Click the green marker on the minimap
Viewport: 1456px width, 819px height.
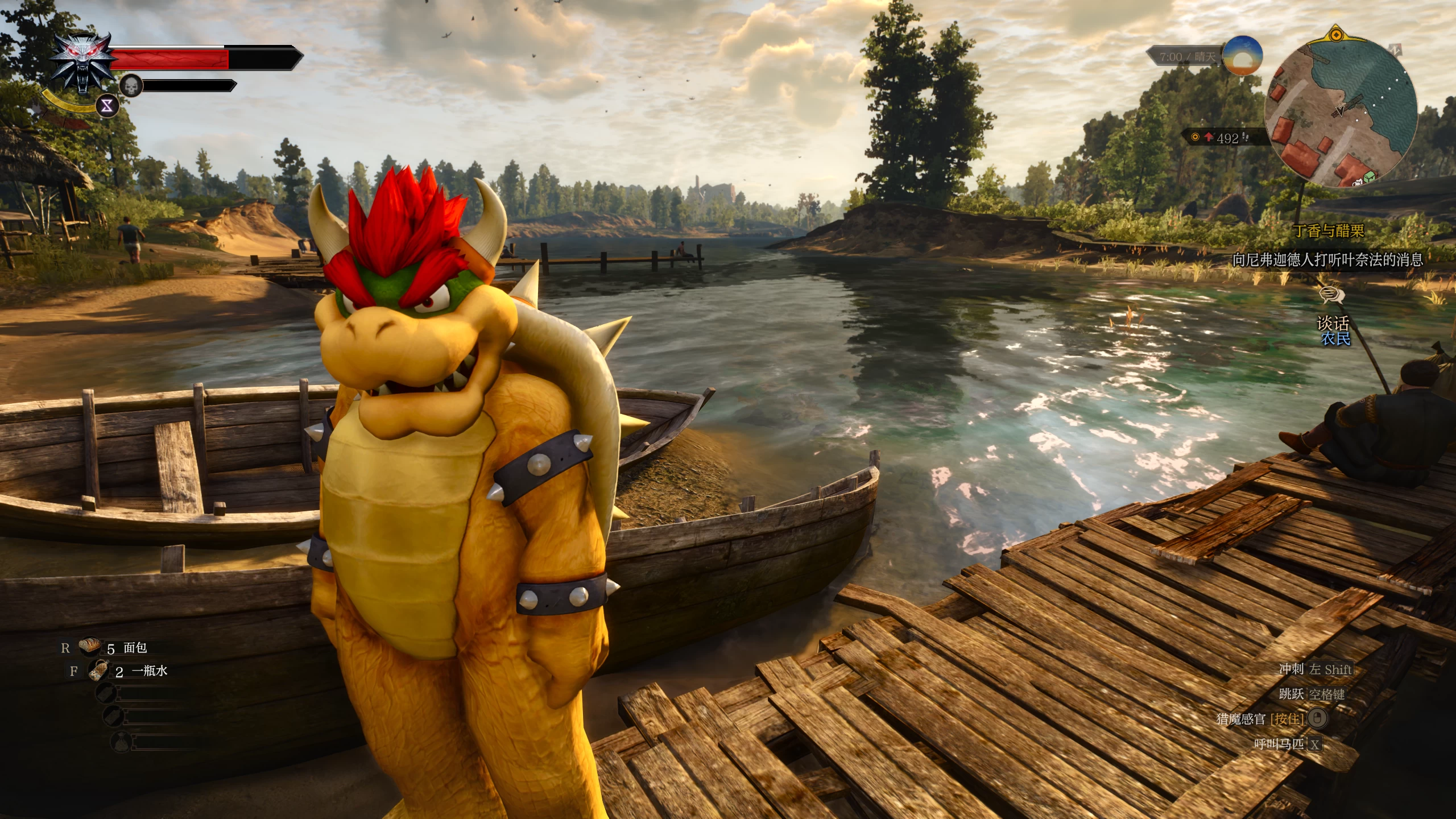pyautogui.click(x=1369, y=177)
